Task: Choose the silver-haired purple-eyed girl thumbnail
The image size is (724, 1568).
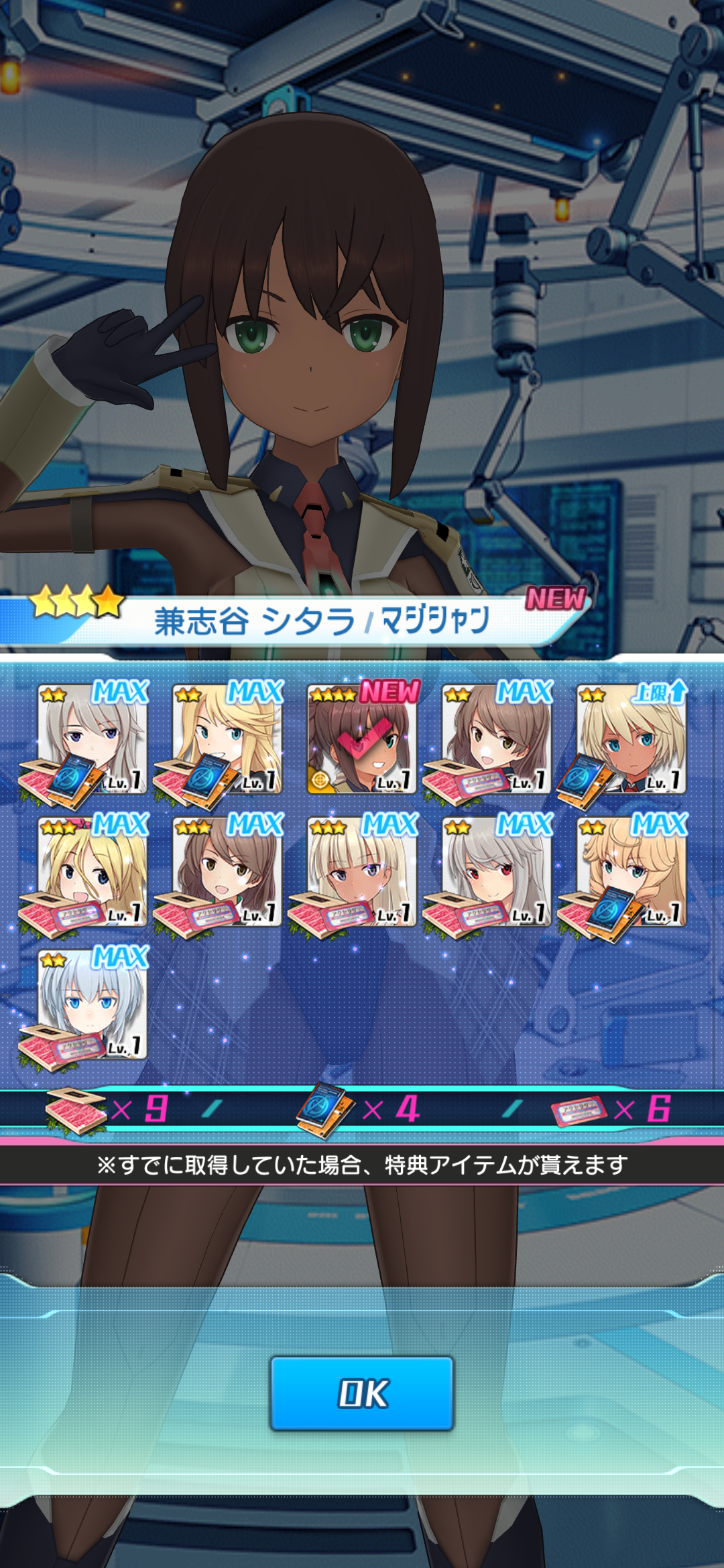Action: [x=93, y=739]
